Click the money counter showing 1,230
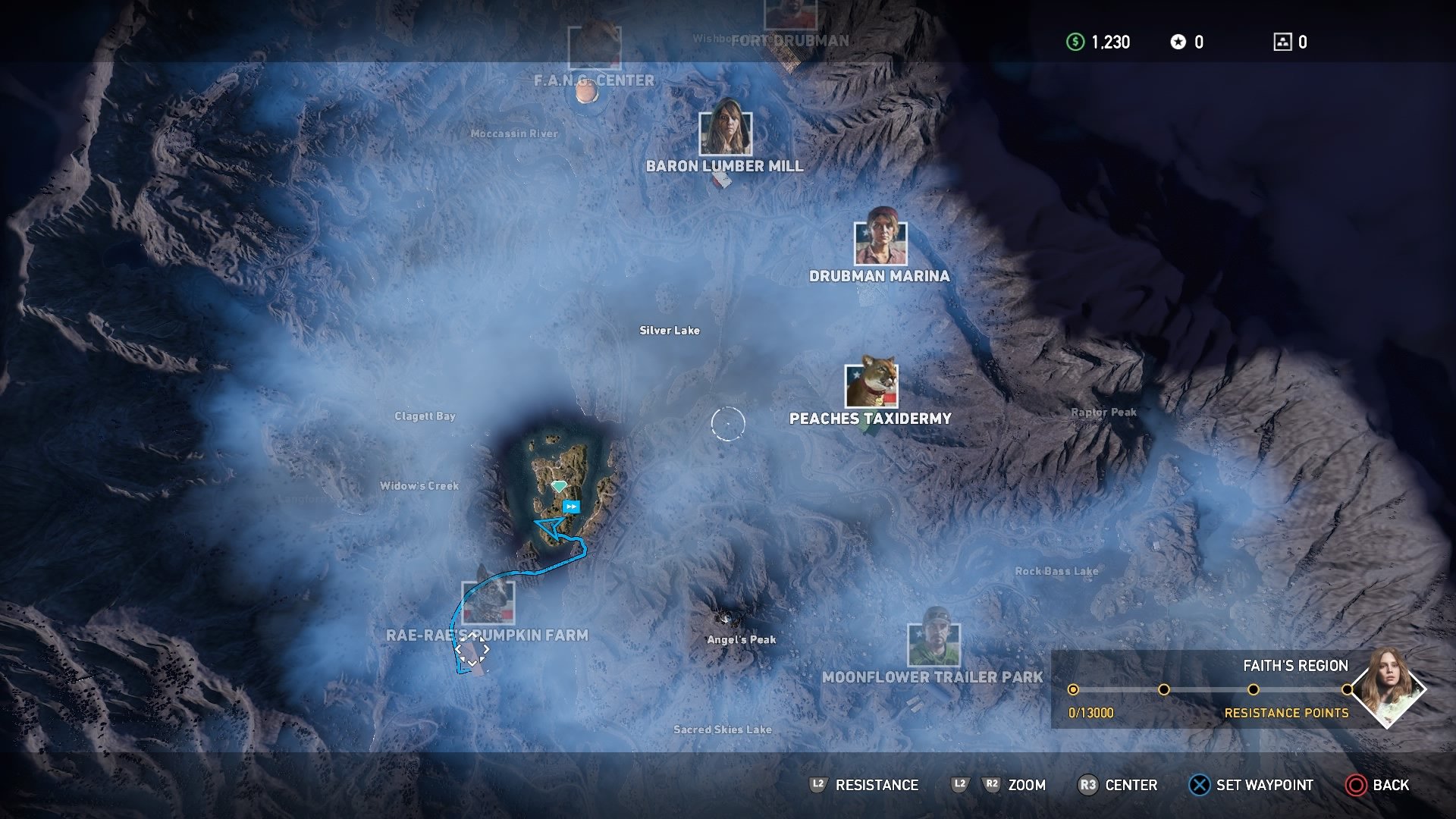The width and height of the screenshot is (1456, 819). tap(1098, 43)
